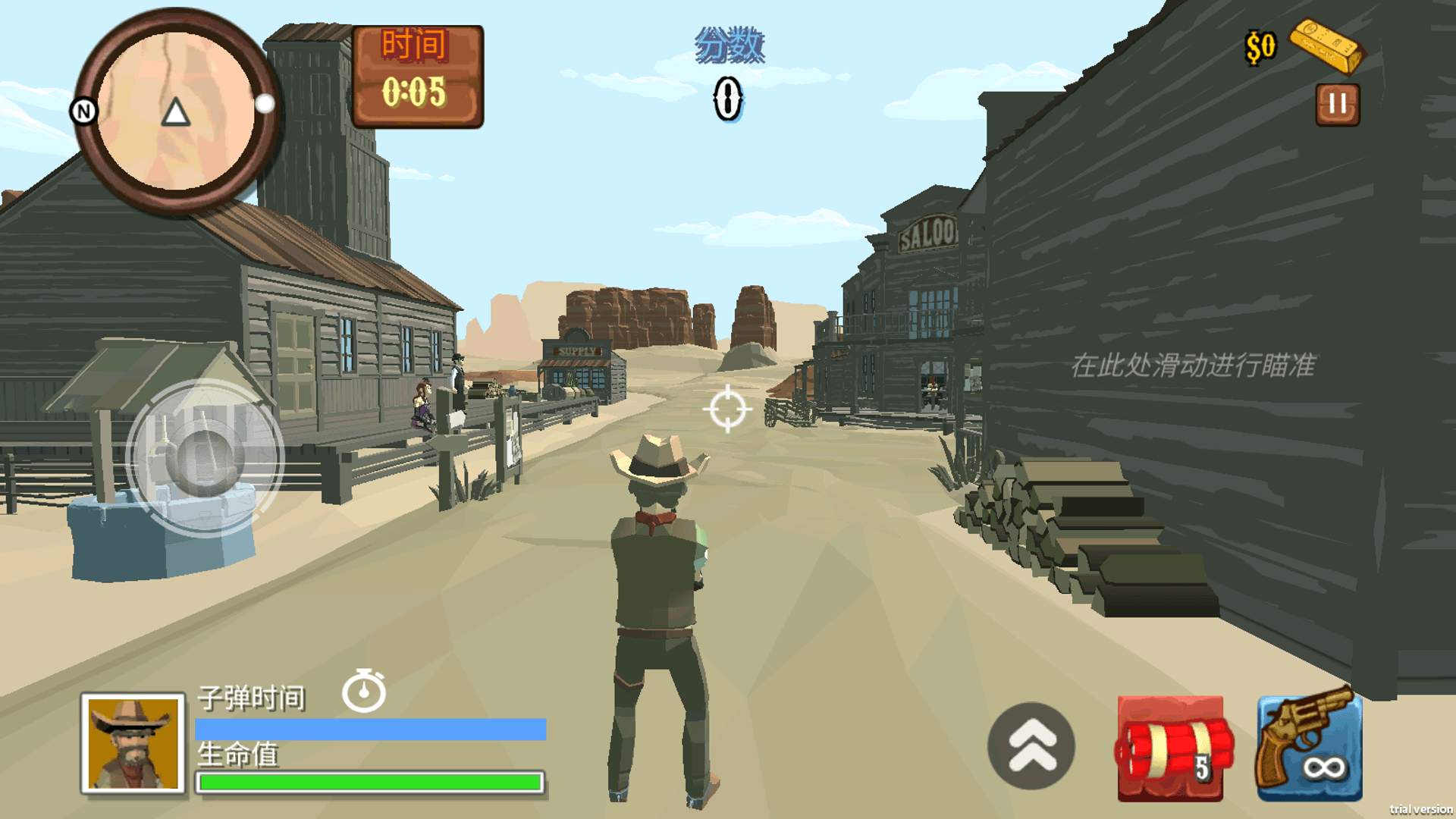Tap the double-arrow jump button

(x=1031, y=745)
